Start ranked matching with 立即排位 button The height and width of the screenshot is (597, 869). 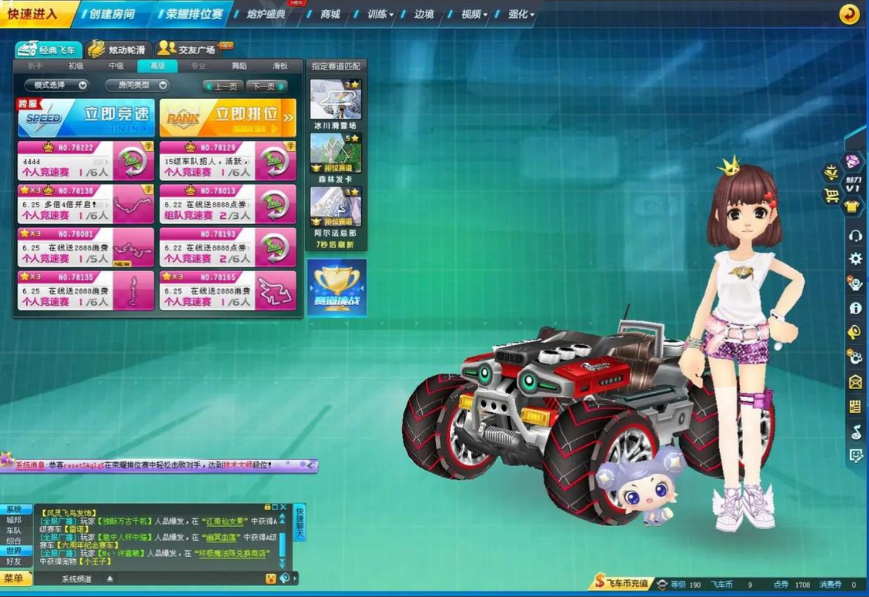pos(227,118)
